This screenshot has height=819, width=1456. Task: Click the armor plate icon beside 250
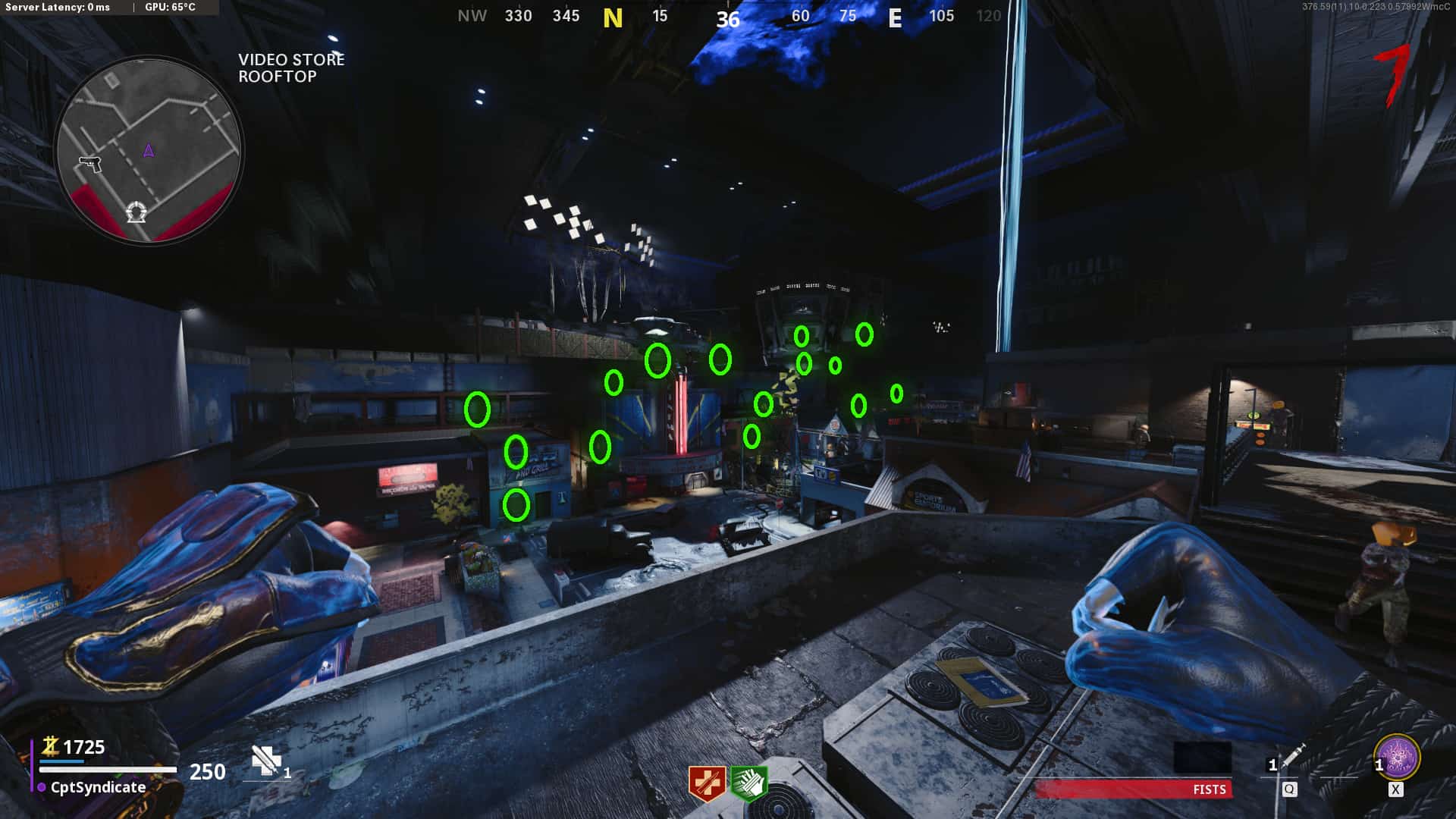[265, 761]
